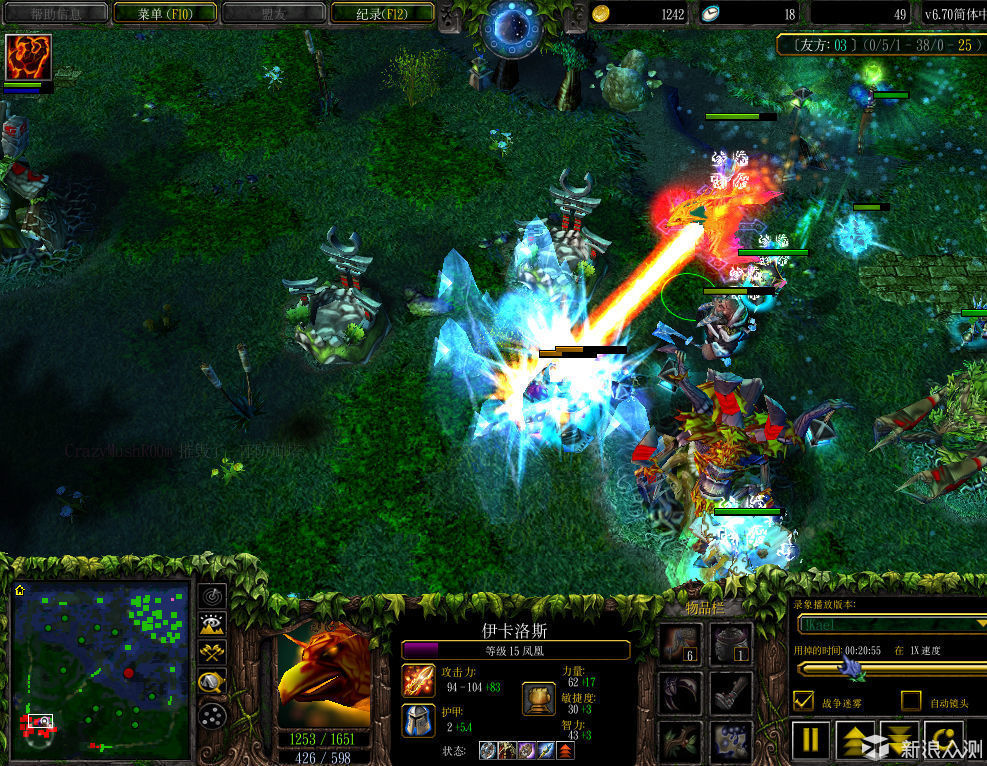Select the phoenix hero icon at top-left

28,57
